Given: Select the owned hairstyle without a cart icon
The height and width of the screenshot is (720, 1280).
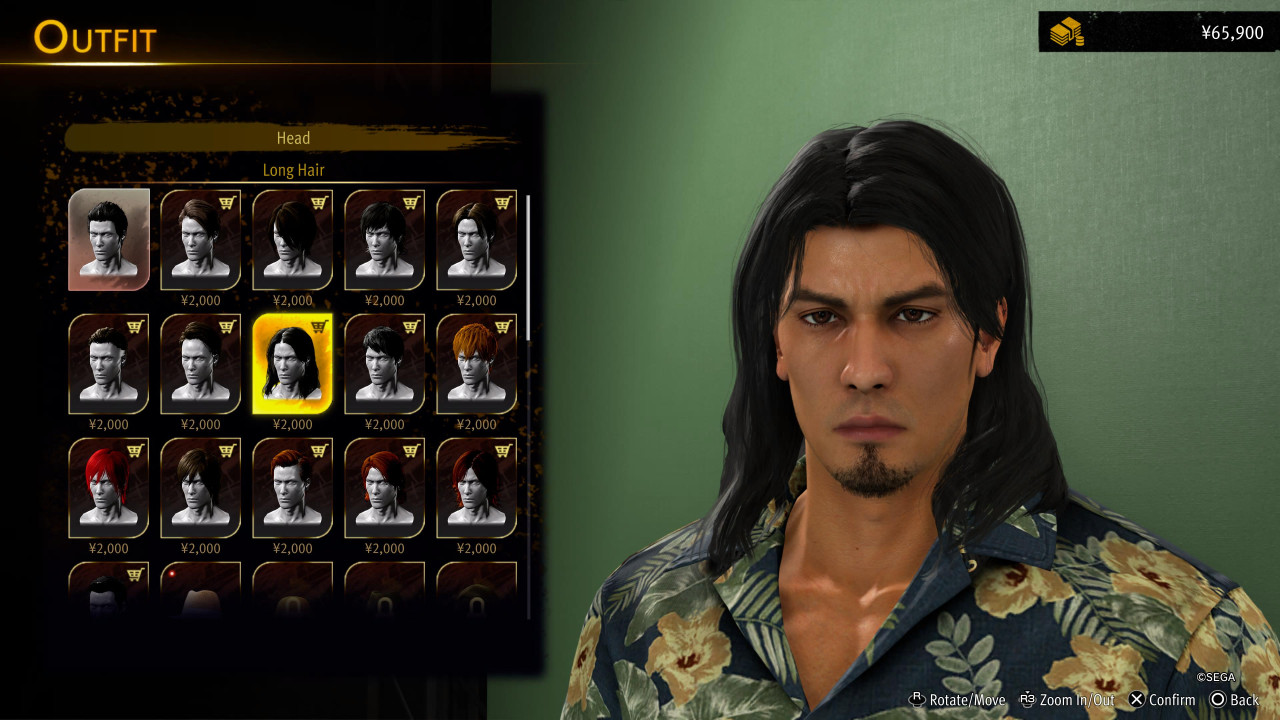Looking at the screenshot, I should (x=109, y=239).
